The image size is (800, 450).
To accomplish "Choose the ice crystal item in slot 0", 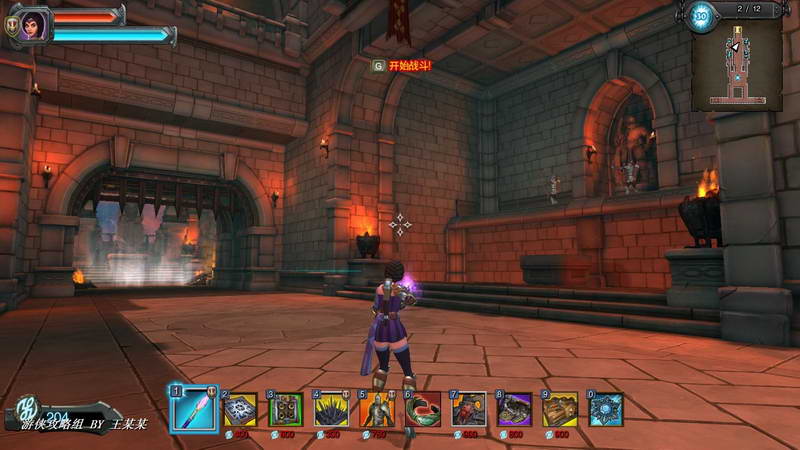I will pos(605,410).
